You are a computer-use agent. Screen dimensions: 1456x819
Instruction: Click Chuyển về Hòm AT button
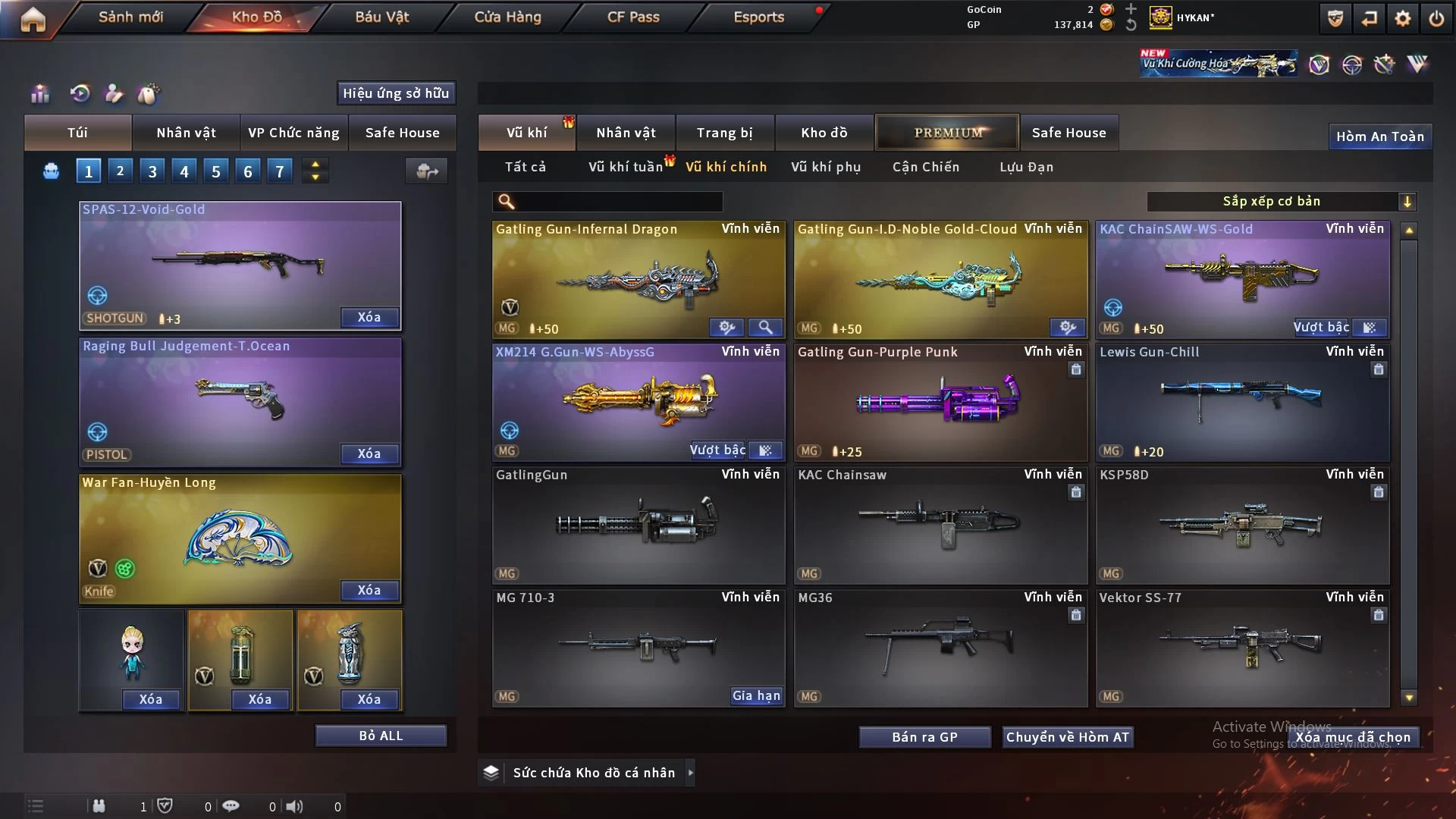[x=1067, y=737]
